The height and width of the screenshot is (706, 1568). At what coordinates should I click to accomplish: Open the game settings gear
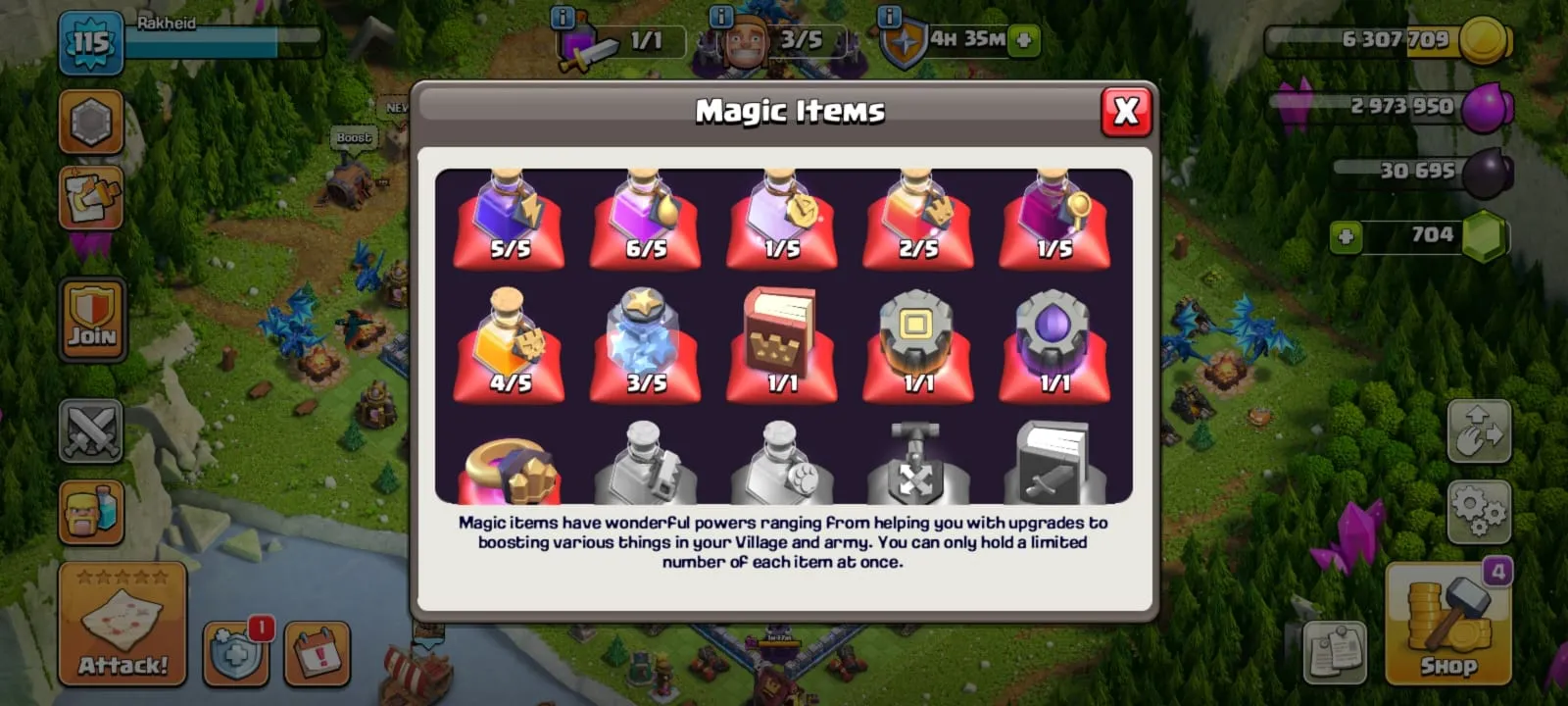point(1480,510)
